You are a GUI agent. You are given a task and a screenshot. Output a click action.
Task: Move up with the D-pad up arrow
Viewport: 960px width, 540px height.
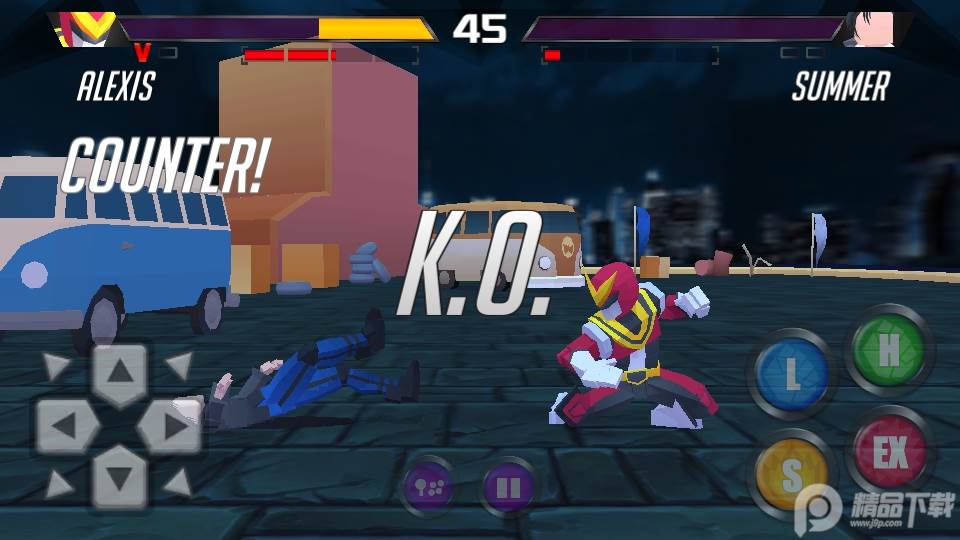pyautogui.click(x=120, y=374)
